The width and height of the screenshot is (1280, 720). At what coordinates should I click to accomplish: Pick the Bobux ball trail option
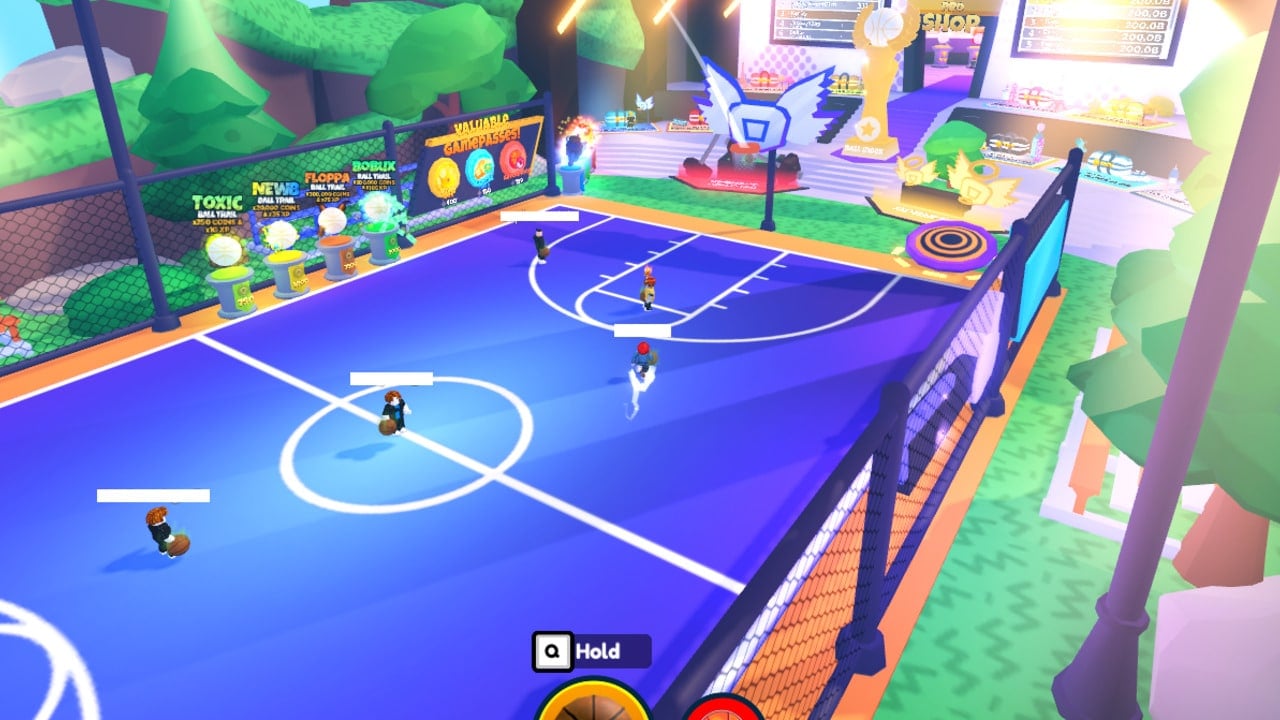click(383, 235)
